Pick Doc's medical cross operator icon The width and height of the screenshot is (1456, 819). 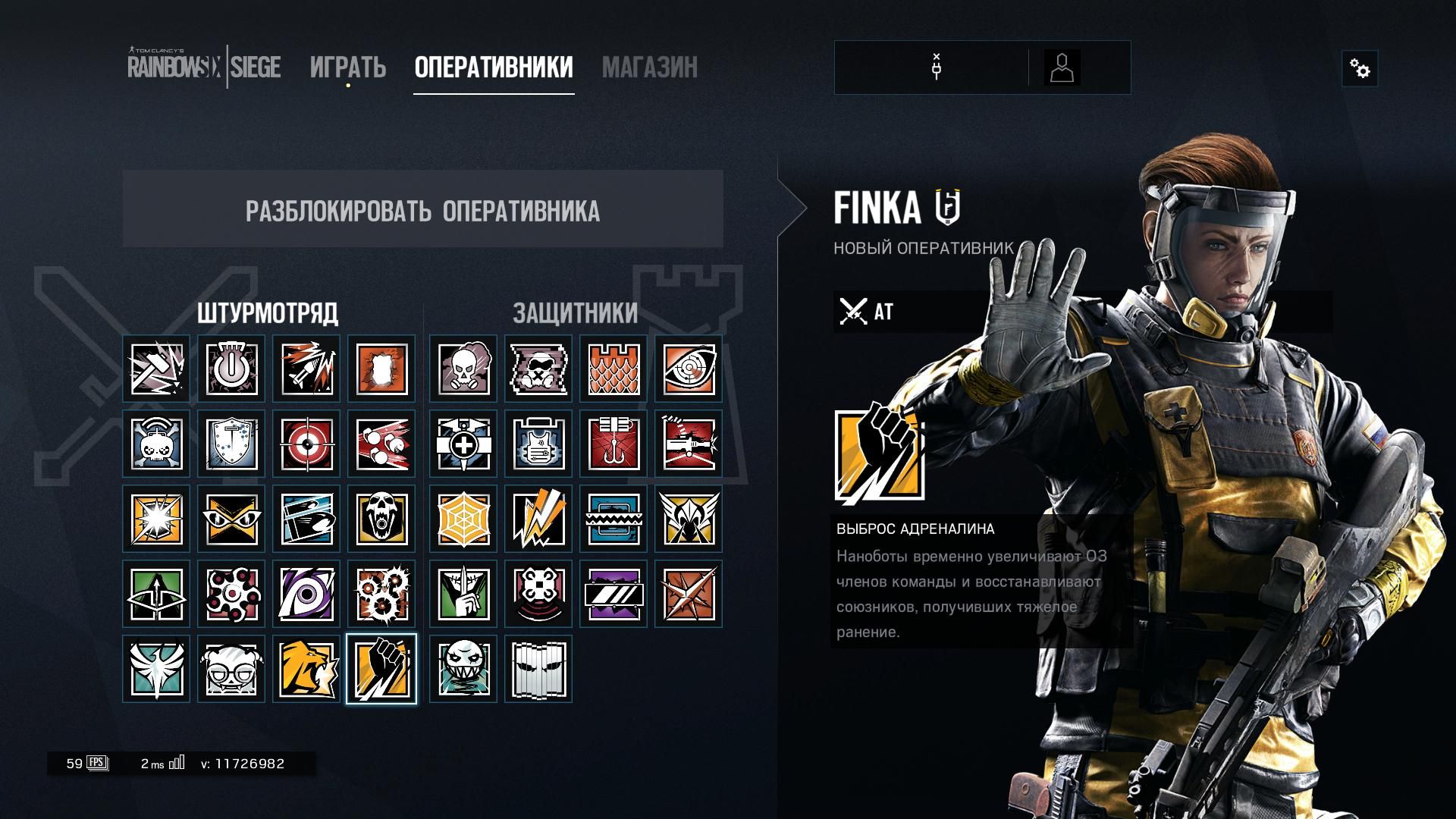point(463,444)
